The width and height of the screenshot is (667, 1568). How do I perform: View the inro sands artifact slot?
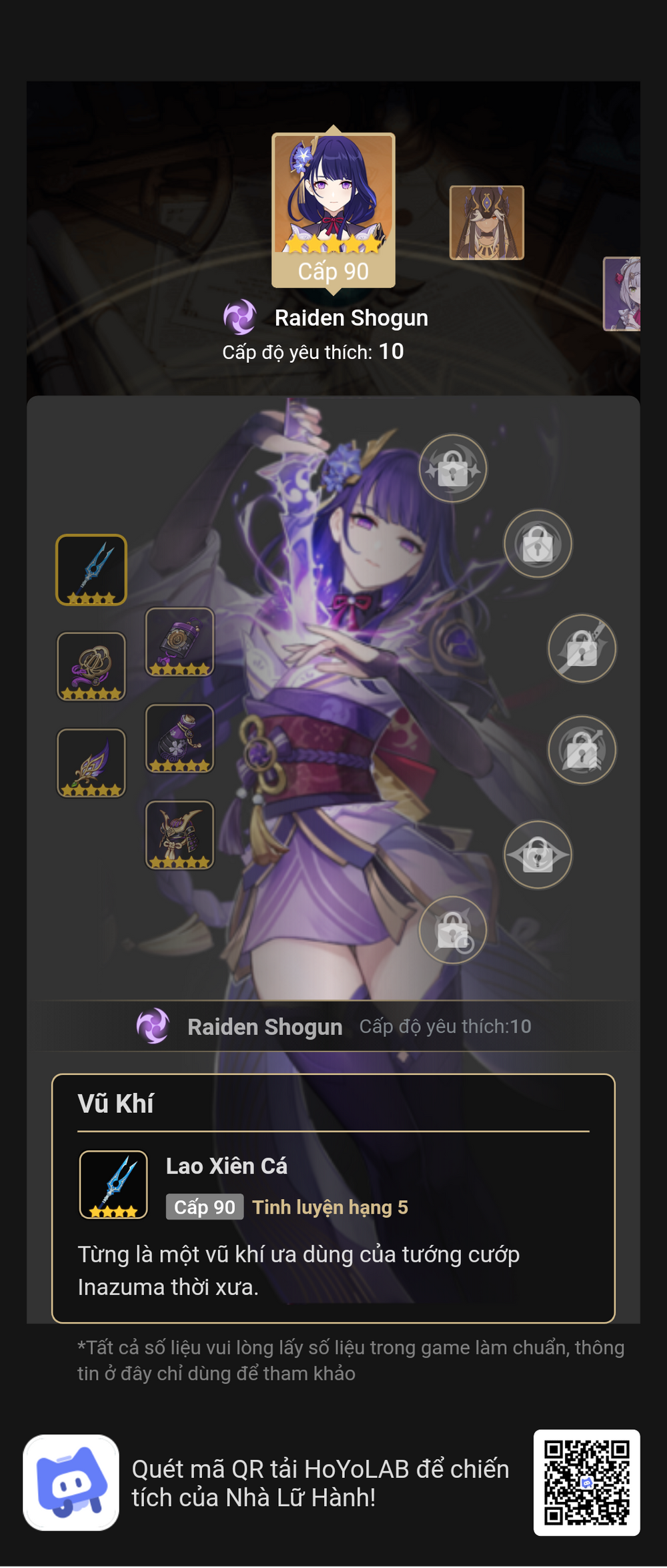179,641
